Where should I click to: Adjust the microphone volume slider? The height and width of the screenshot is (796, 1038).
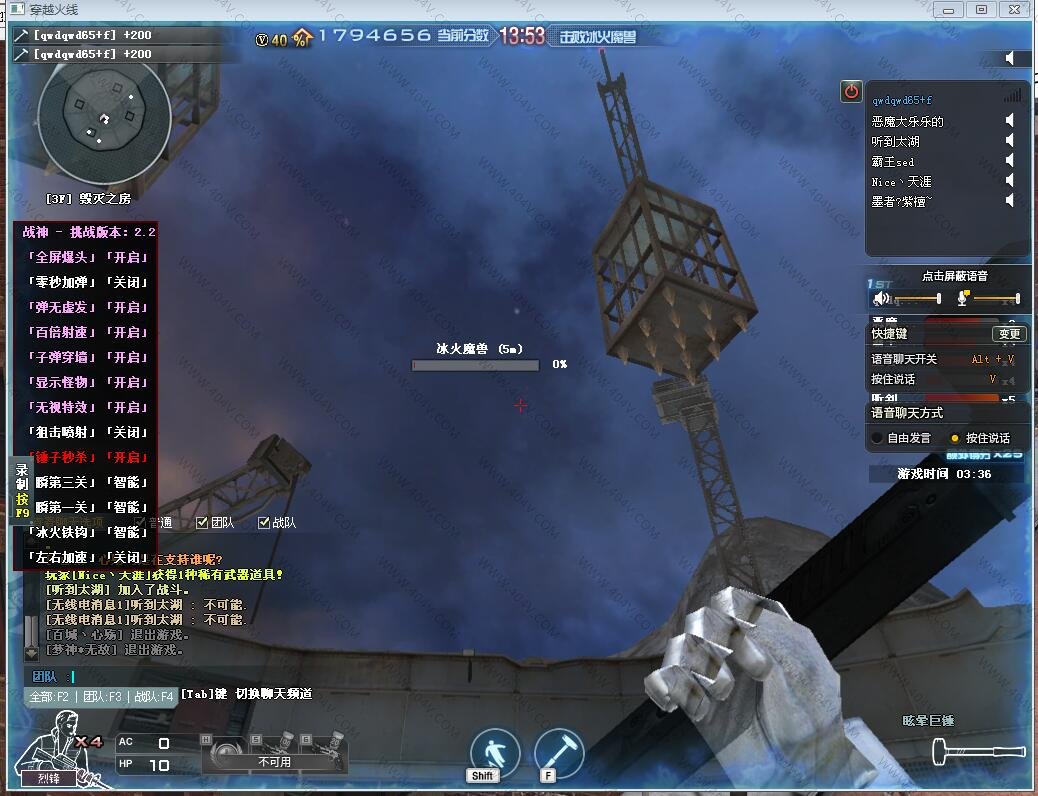pos(996,298)
